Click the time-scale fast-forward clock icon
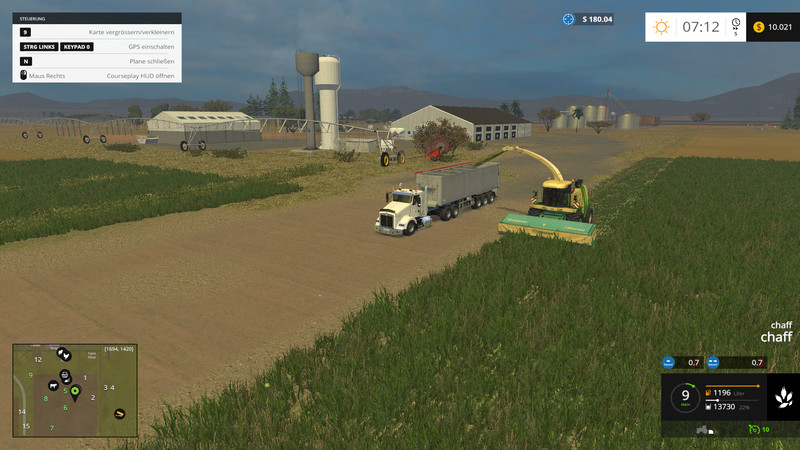Screen dimensions: 800x450 click(736, 26)
